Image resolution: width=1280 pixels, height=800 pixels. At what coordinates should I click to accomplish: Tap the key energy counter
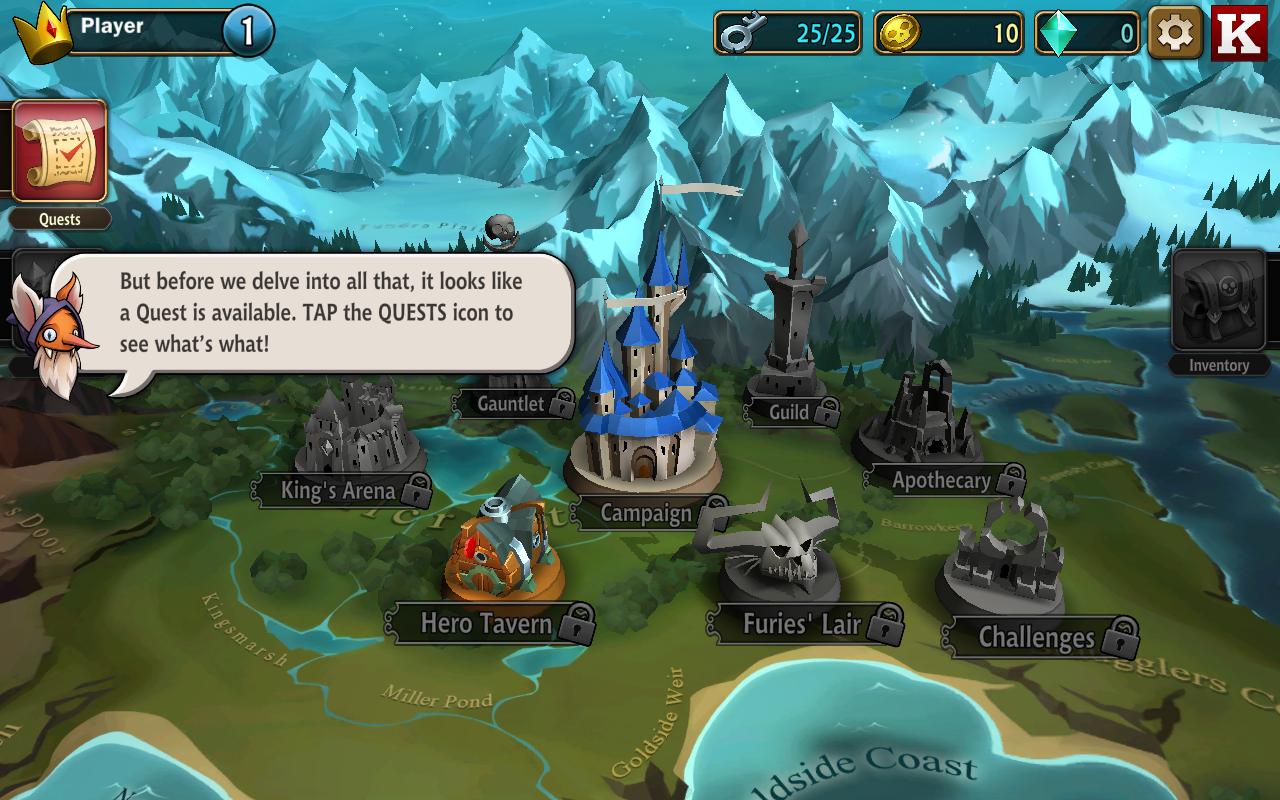click(x=788, y=34)
